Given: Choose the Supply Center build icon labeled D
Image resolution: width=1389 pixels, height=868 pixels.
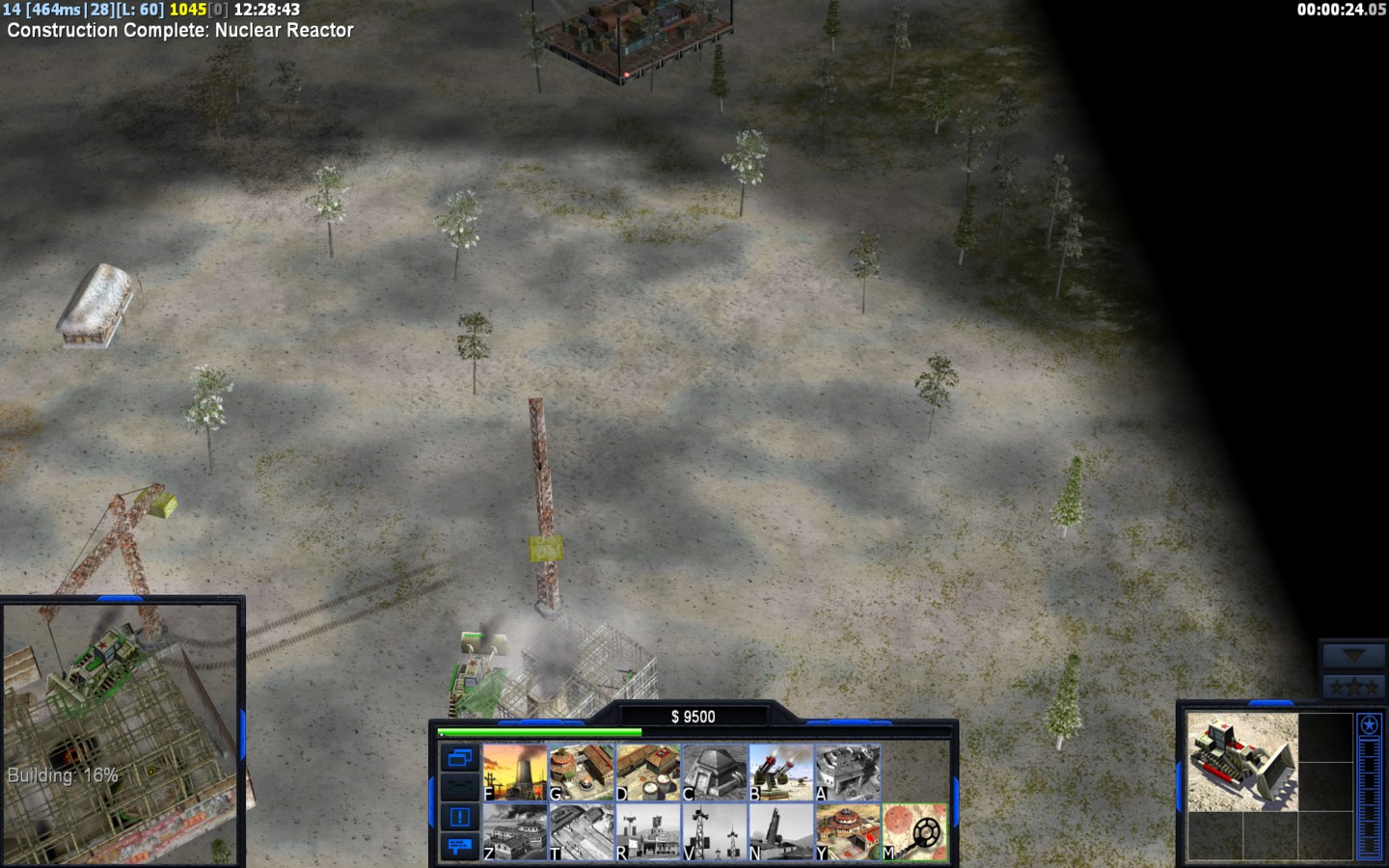Looking at the screenshot, I should [x=648, y=773].
